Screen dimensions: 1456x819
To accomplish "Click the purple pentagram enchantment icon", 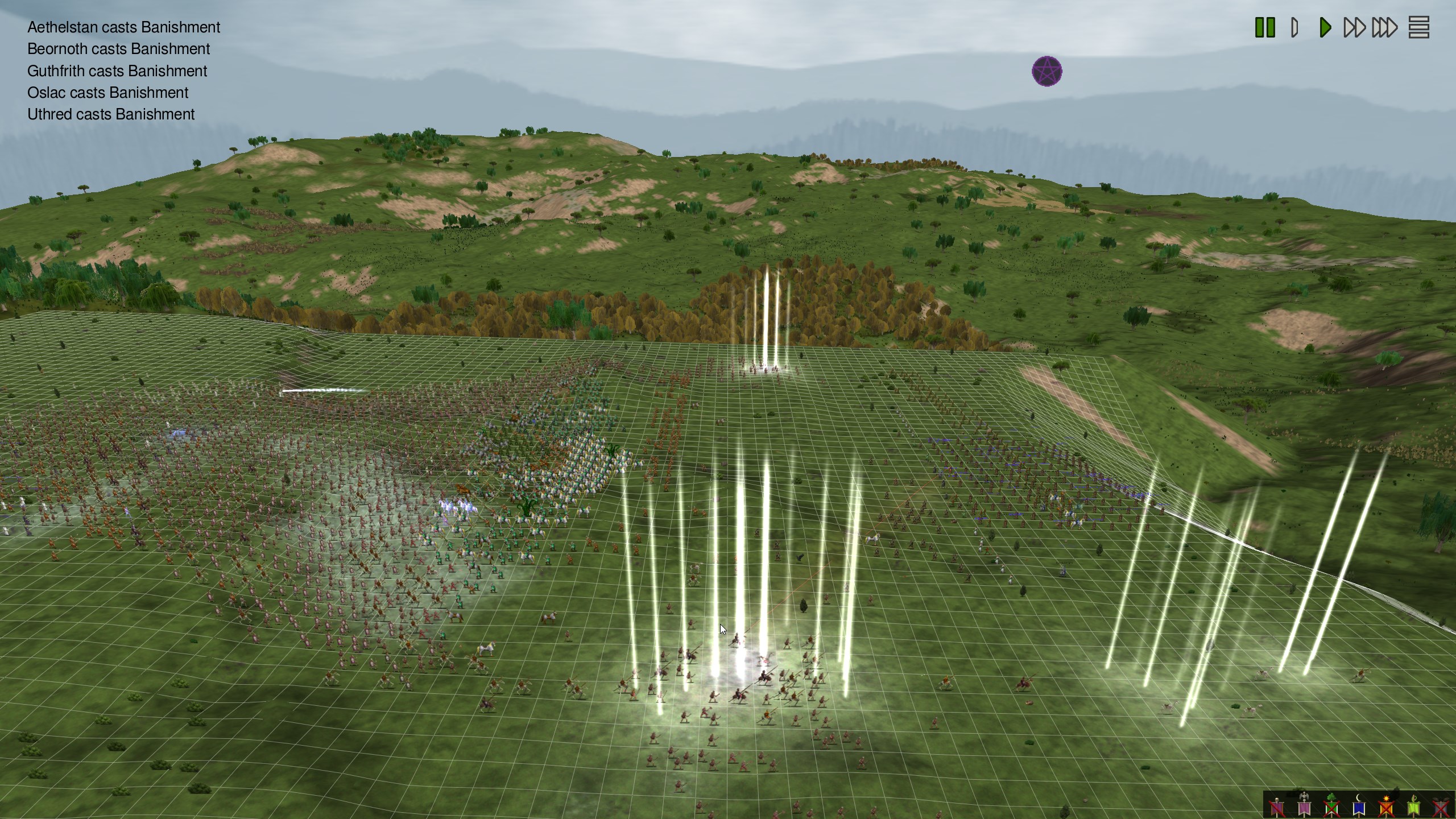I will [x=1046, y=72].
